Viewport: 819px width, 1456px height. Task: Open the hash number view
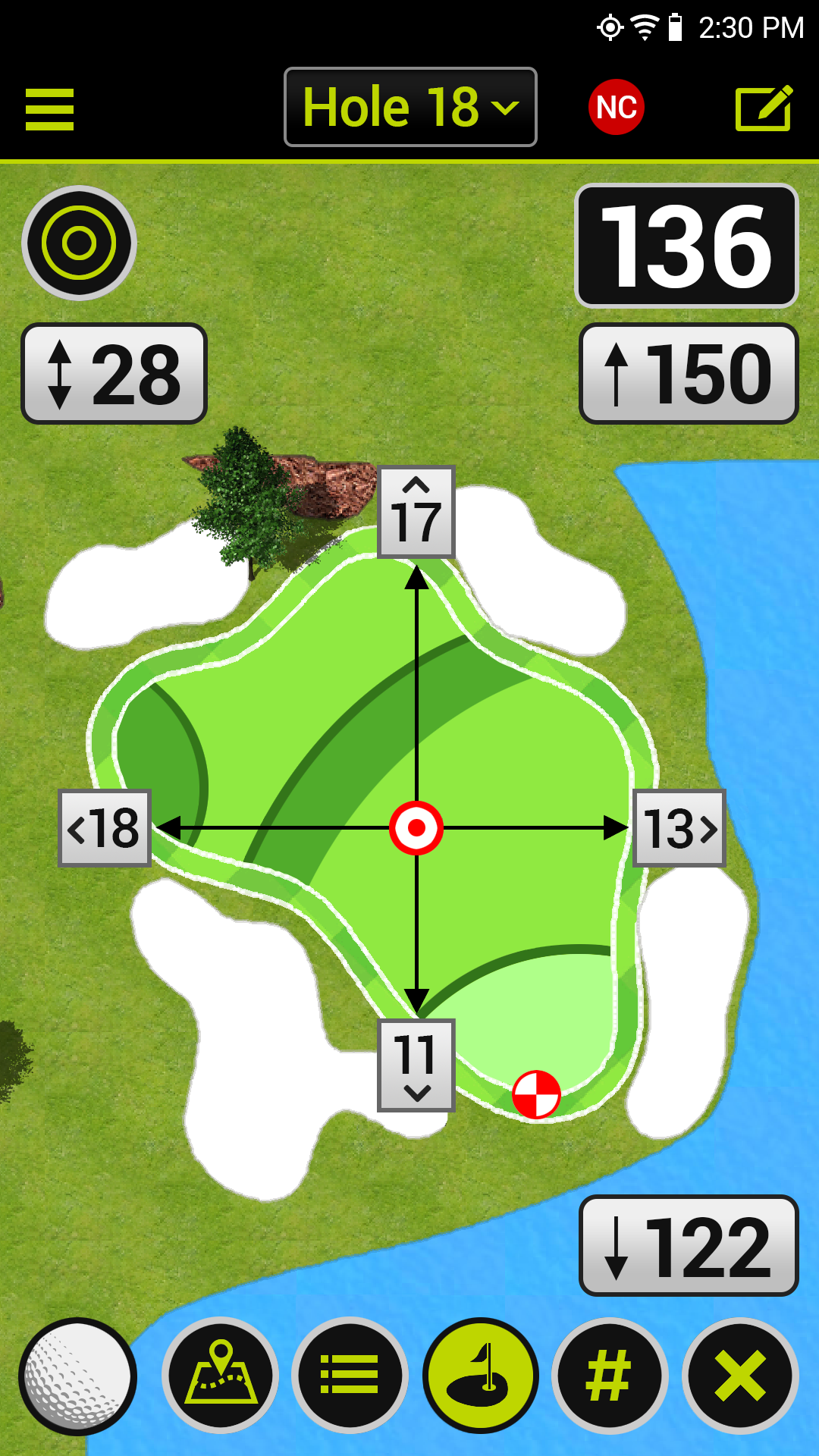(610, 1376)
